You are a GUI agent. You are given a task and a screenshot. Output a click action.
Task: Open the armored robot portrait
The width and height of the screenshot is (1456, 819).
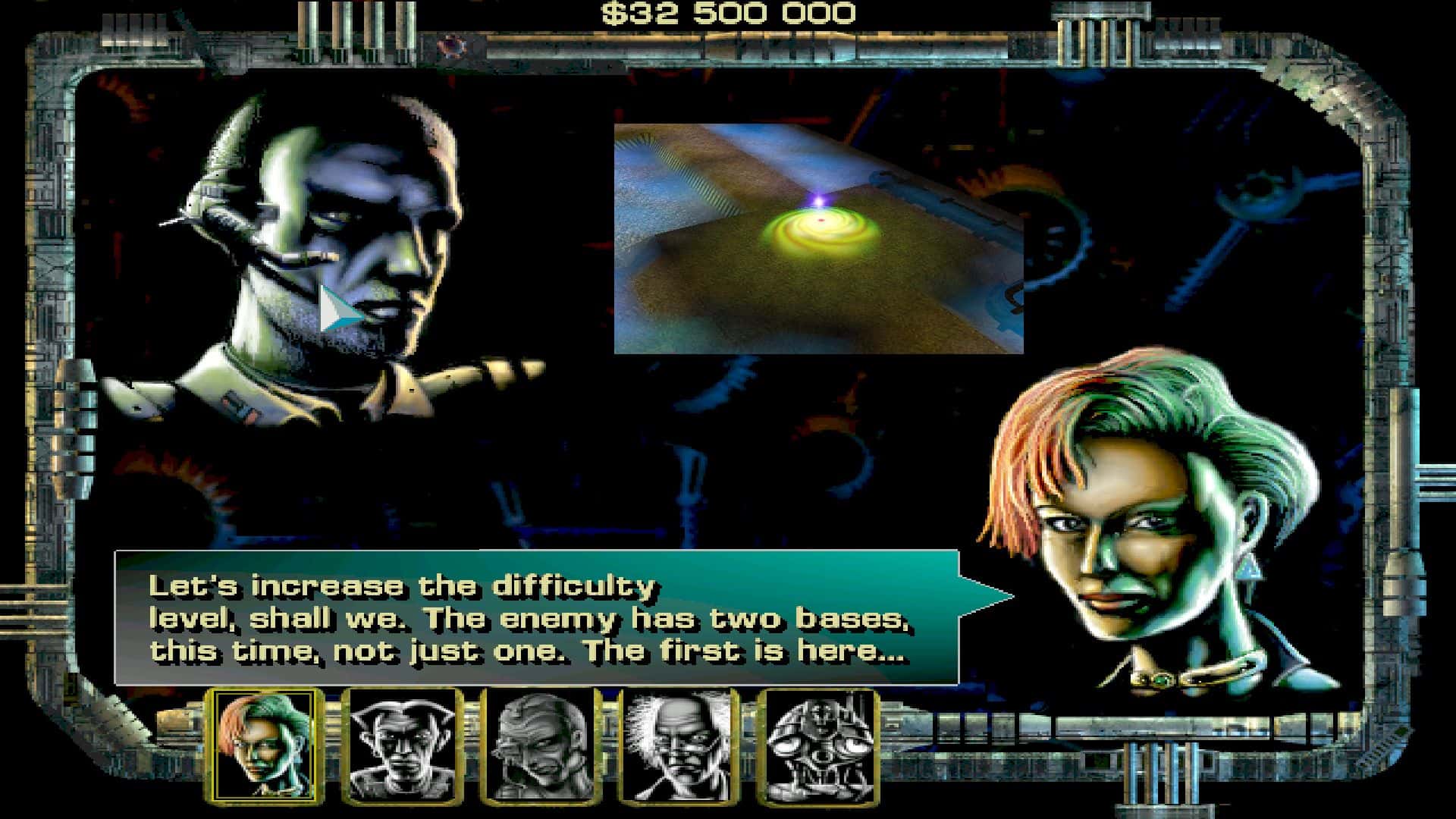pos(817,745)
